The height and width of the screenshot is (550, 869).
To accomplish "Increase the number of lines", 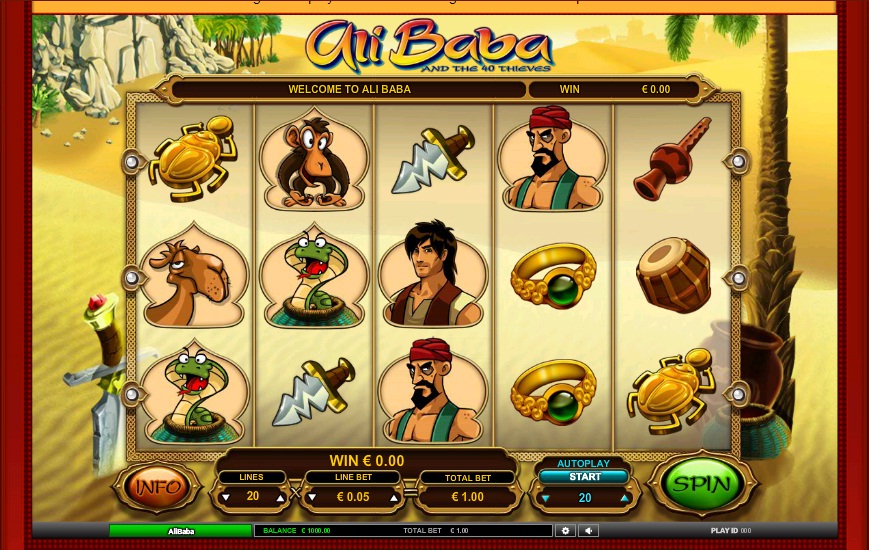I will (x=280, y=497).
